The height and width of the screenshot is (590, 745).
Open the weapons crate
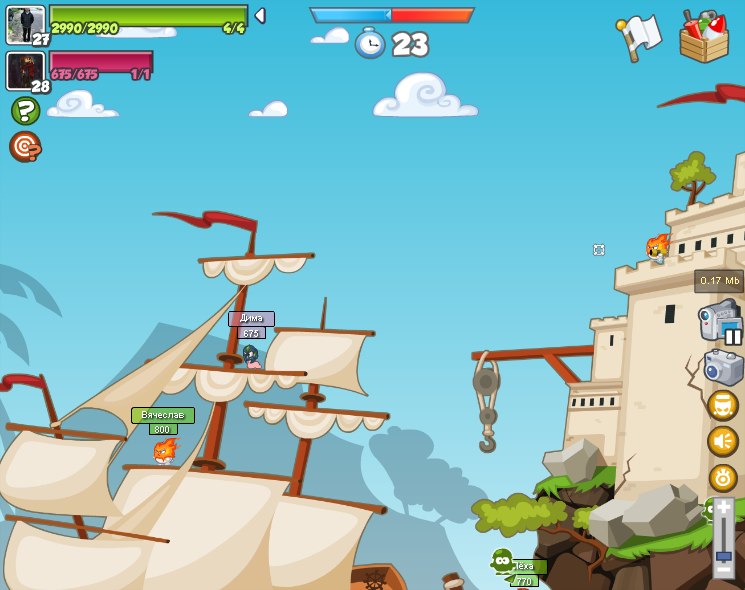click(703, 38)
